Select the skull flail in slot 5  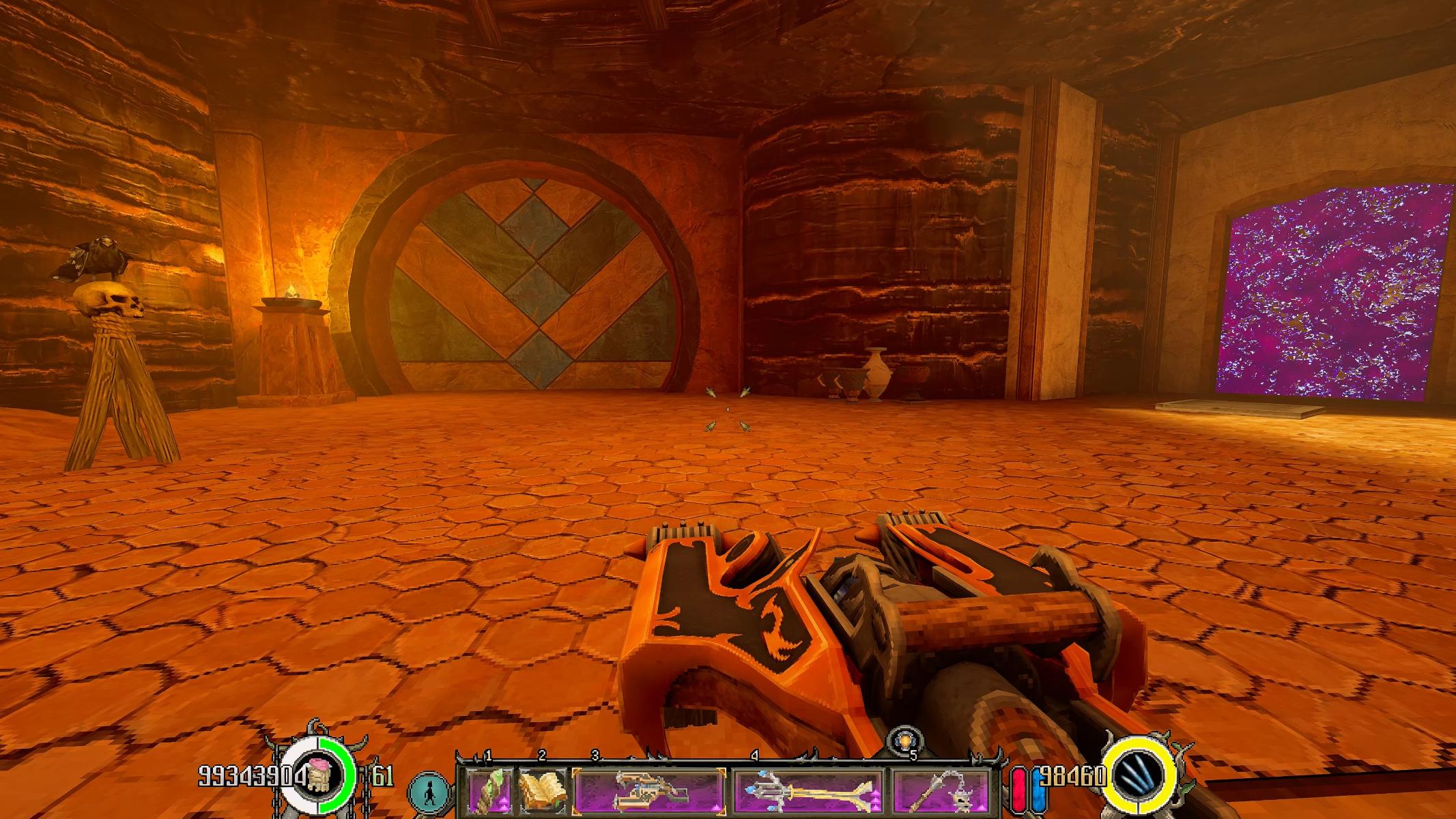[941, 790]
